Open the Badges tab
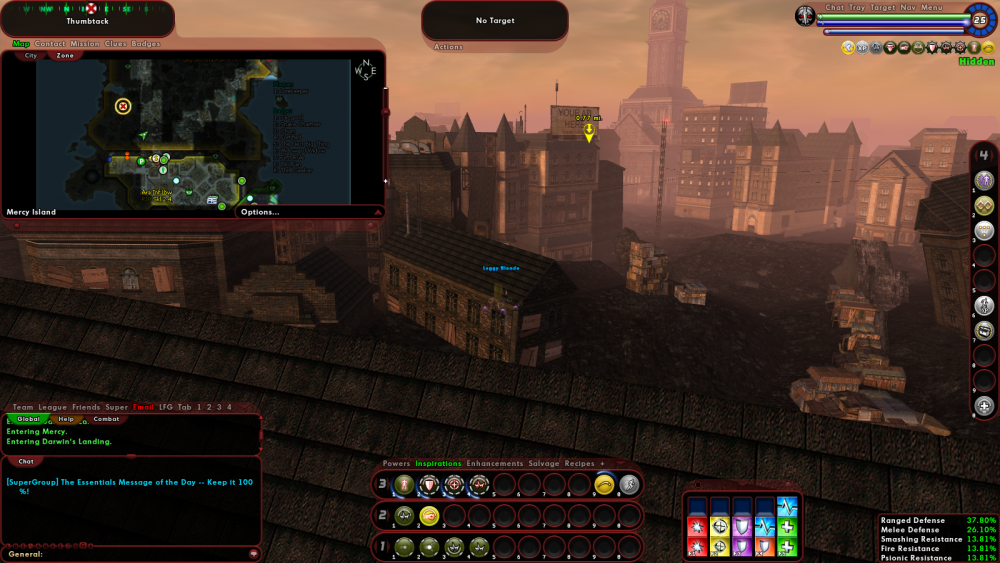Screen dimensions: 1000x563 click(x=146, y=44)
